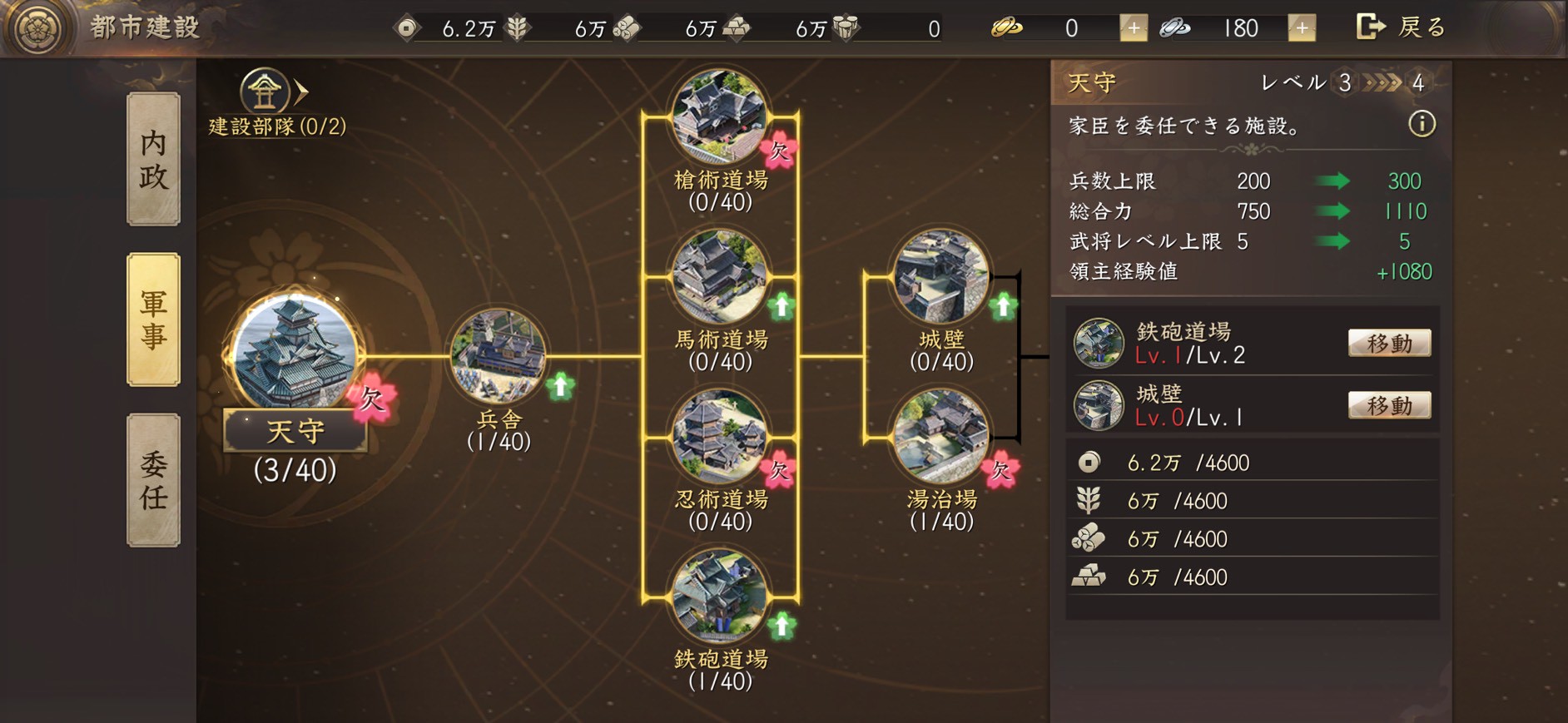
Task: Add silver coins with the plus button
Action: pos(1302,28)
